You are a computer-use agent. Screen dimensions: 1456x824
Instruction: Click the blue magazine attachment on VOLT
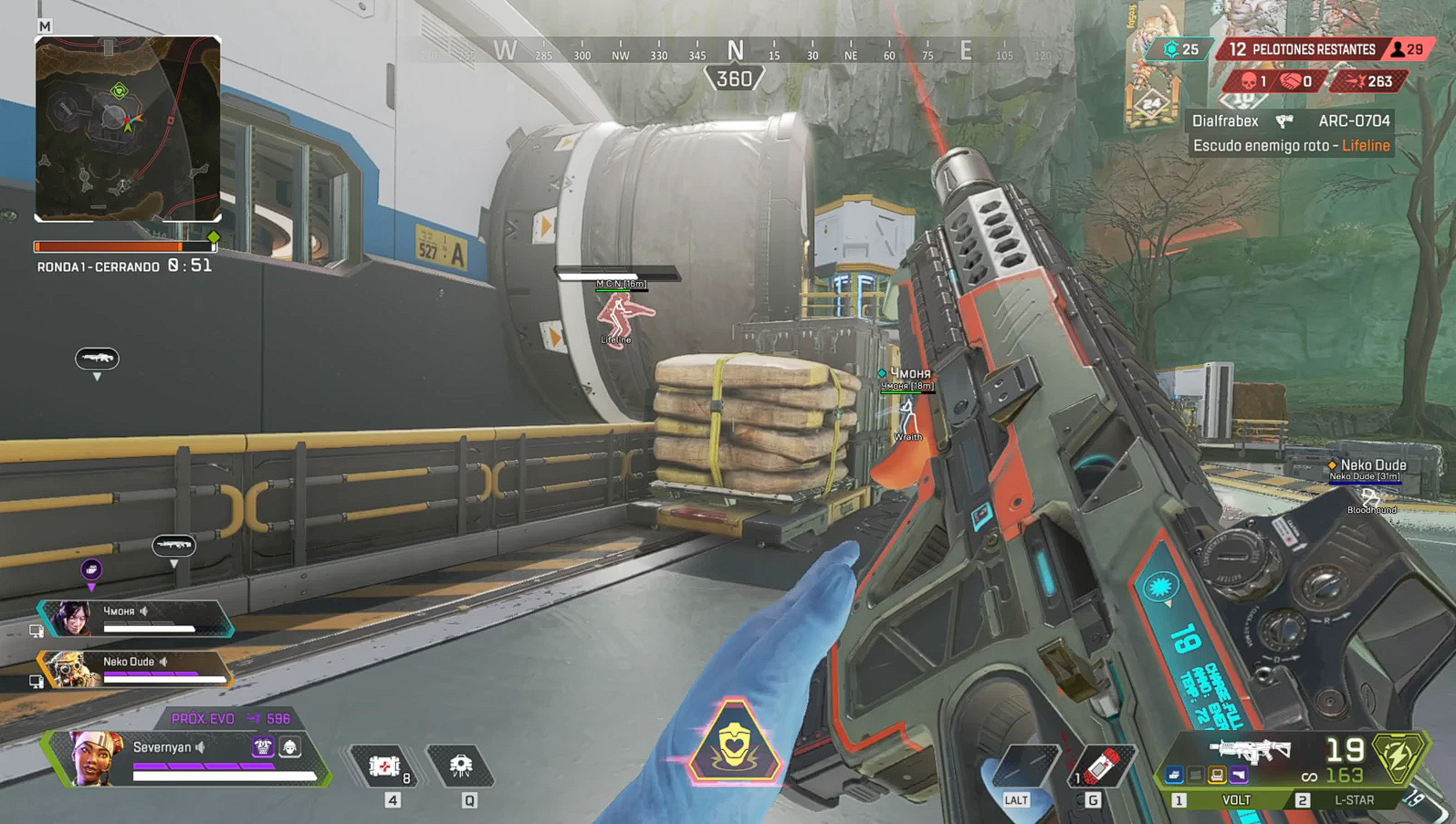pos(1175,776)
